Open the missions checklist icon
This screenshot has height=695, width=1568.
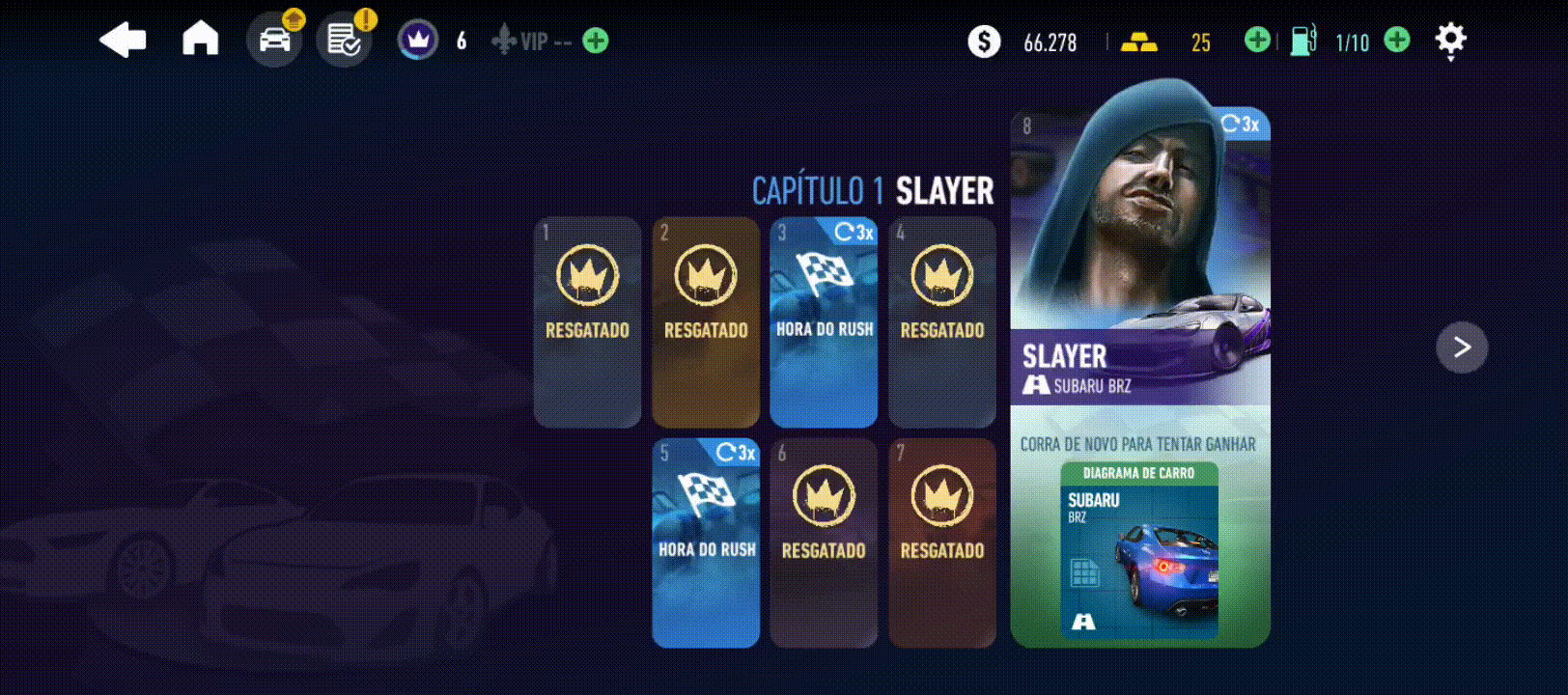(x=344, y=41)
